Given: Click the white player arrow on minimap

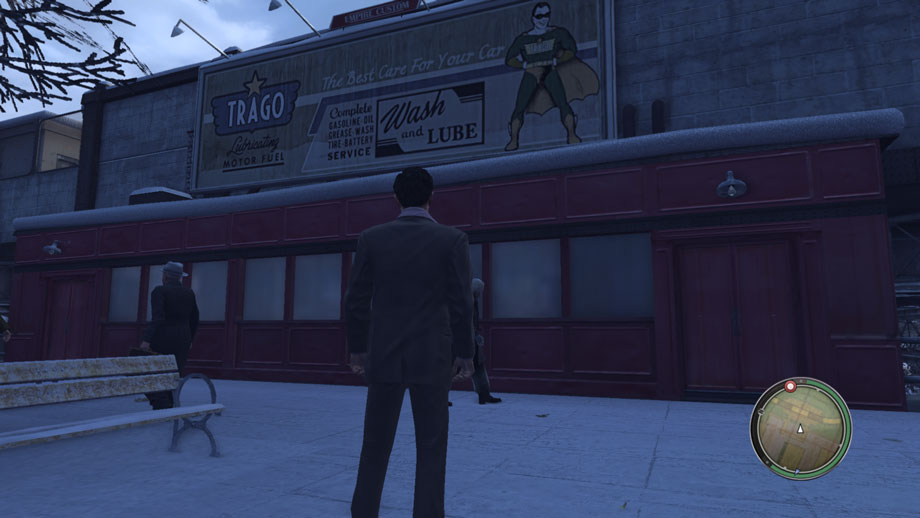Looking at the screenshot, I should (x=800, y=428).
